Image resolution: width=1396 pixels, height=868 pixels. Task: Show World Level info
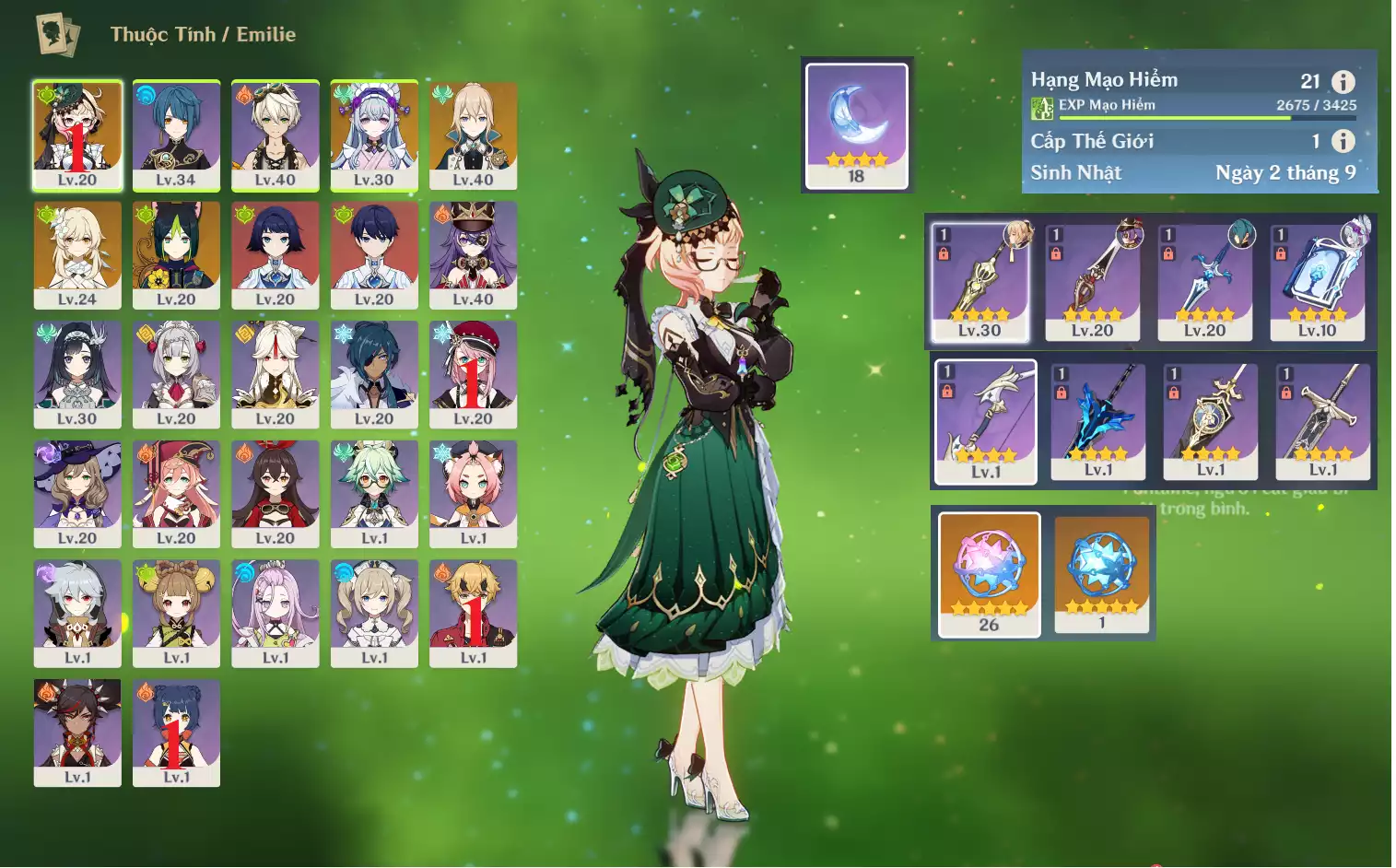tap(1343, 141)
